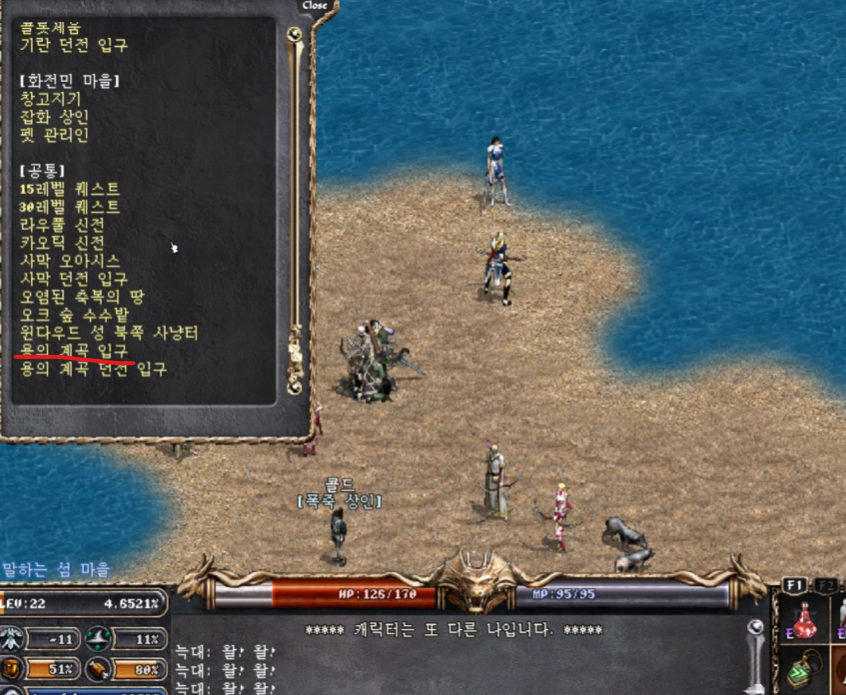846x695 pixels.
Task: Pick the 사막 던전 입구 destination
Action: point(74,279)
